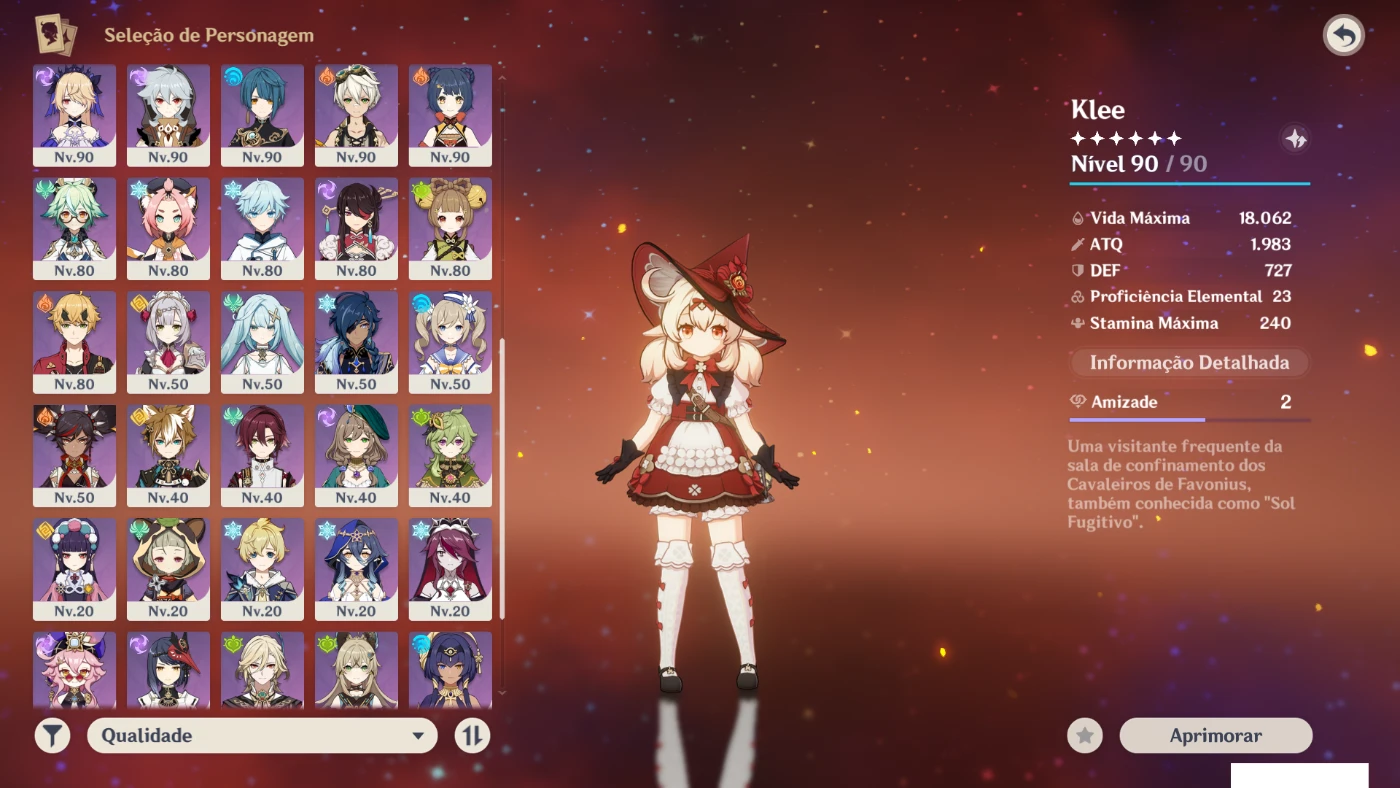1400x788 pixels.
Task: Toggle the sort order arrows button
Action: pos(473,736)
